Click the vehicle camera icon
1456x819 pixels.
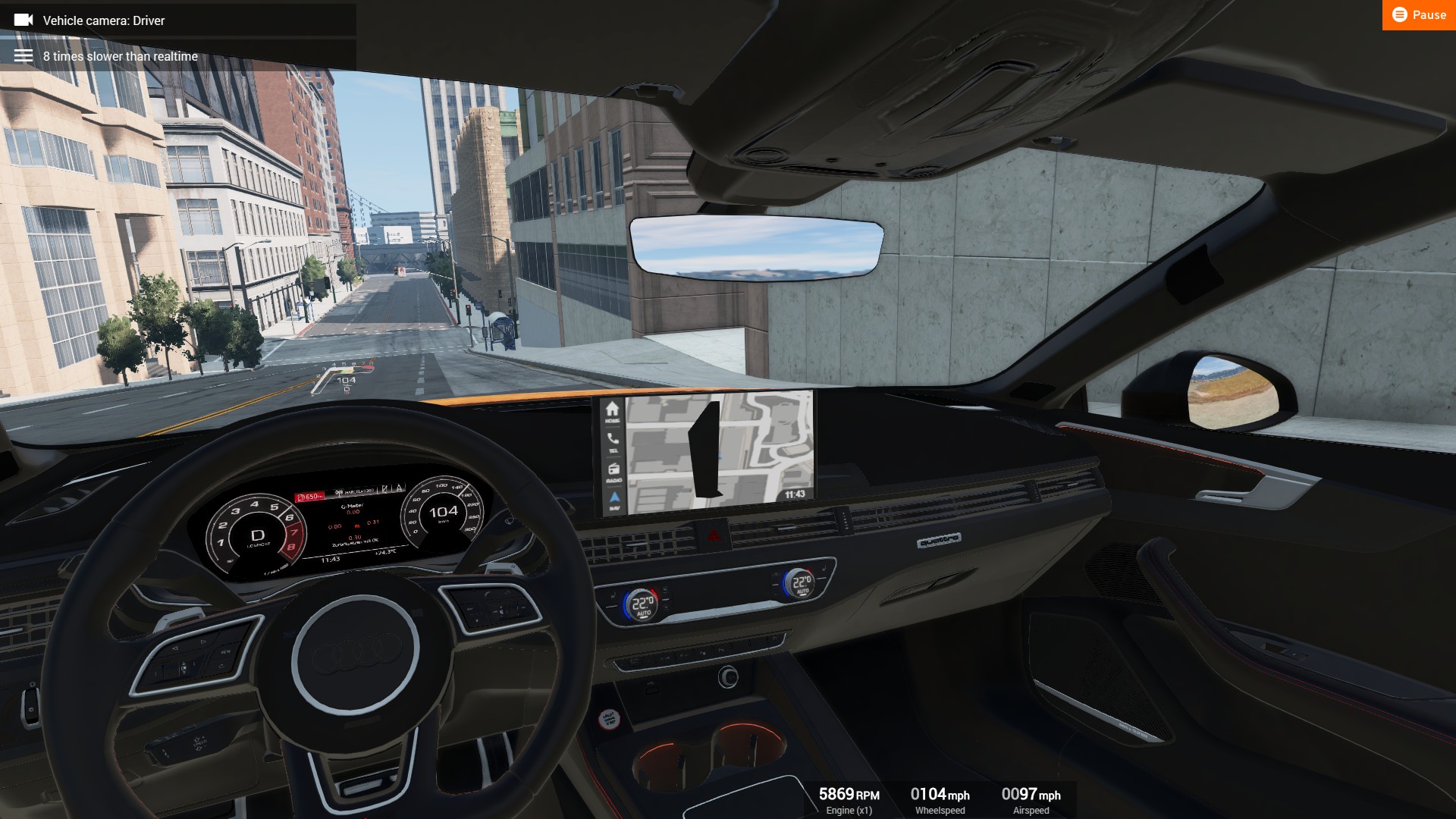24,20
